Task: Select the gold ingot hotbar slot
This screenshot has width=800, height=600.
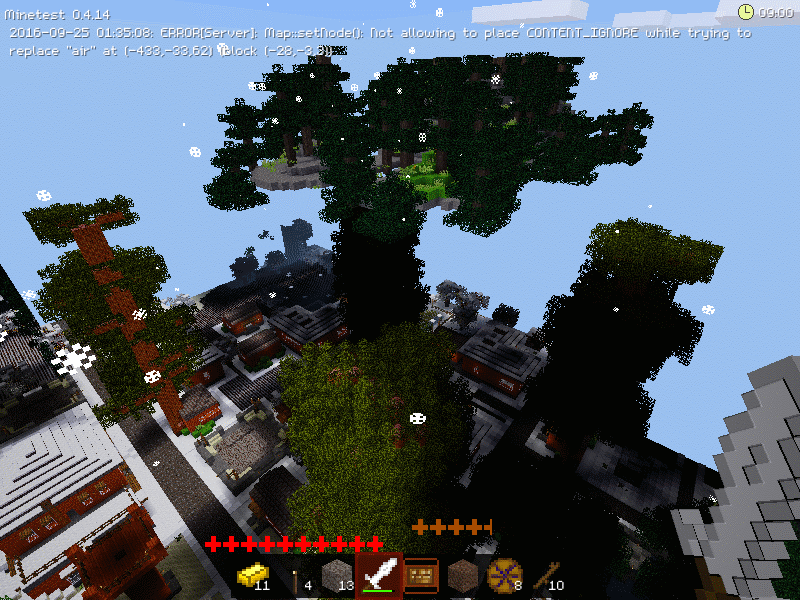Action: 253,575
